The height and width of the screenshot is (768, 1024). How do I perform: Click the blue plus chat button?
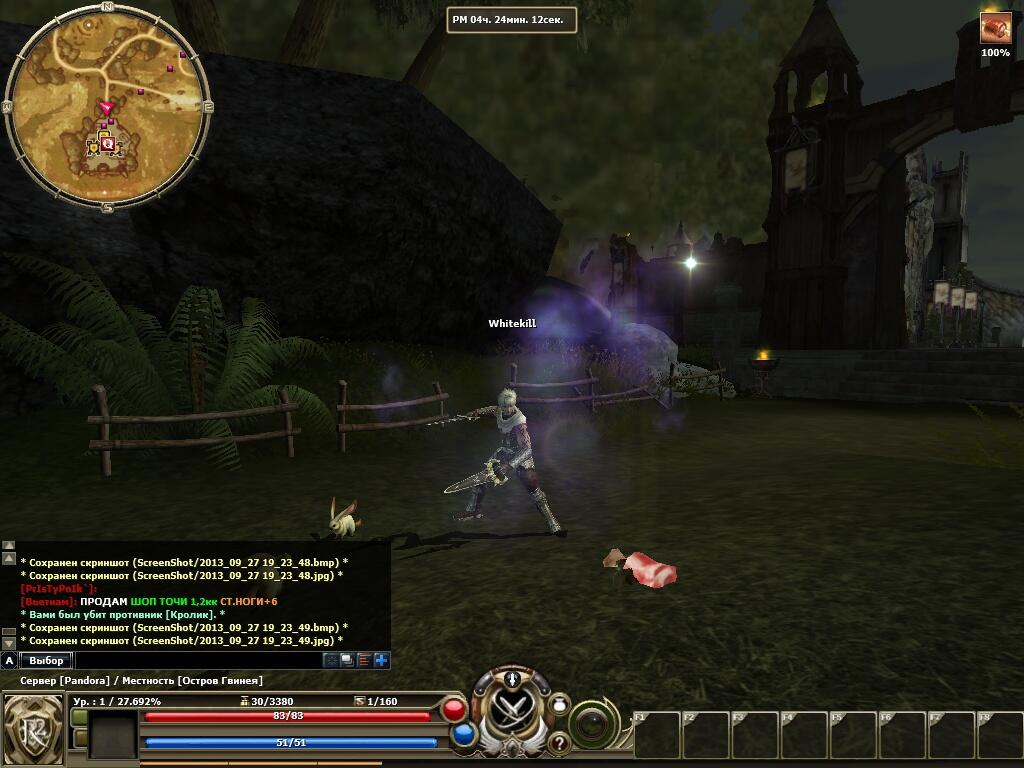(381, 660)
